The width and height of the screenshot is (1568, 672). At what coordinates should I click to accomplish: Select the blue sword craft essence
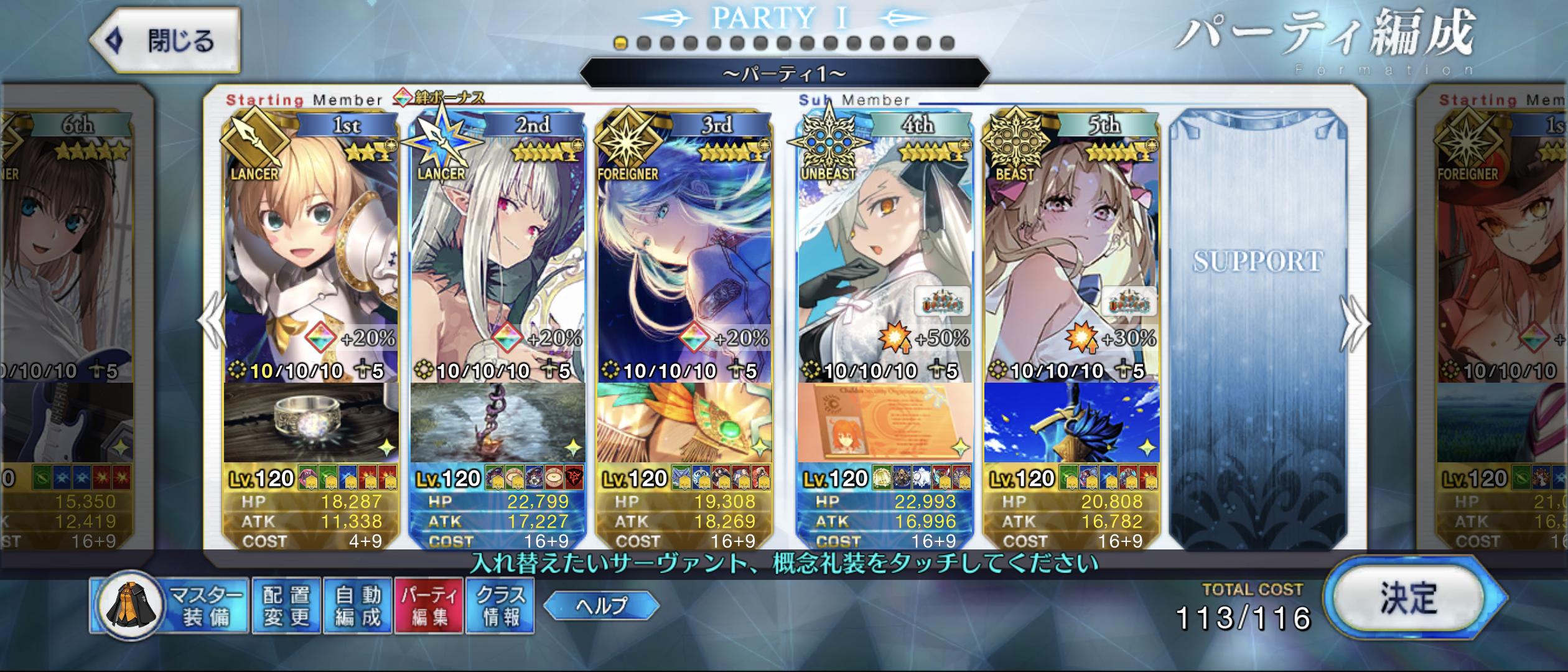coord(1071,423)
